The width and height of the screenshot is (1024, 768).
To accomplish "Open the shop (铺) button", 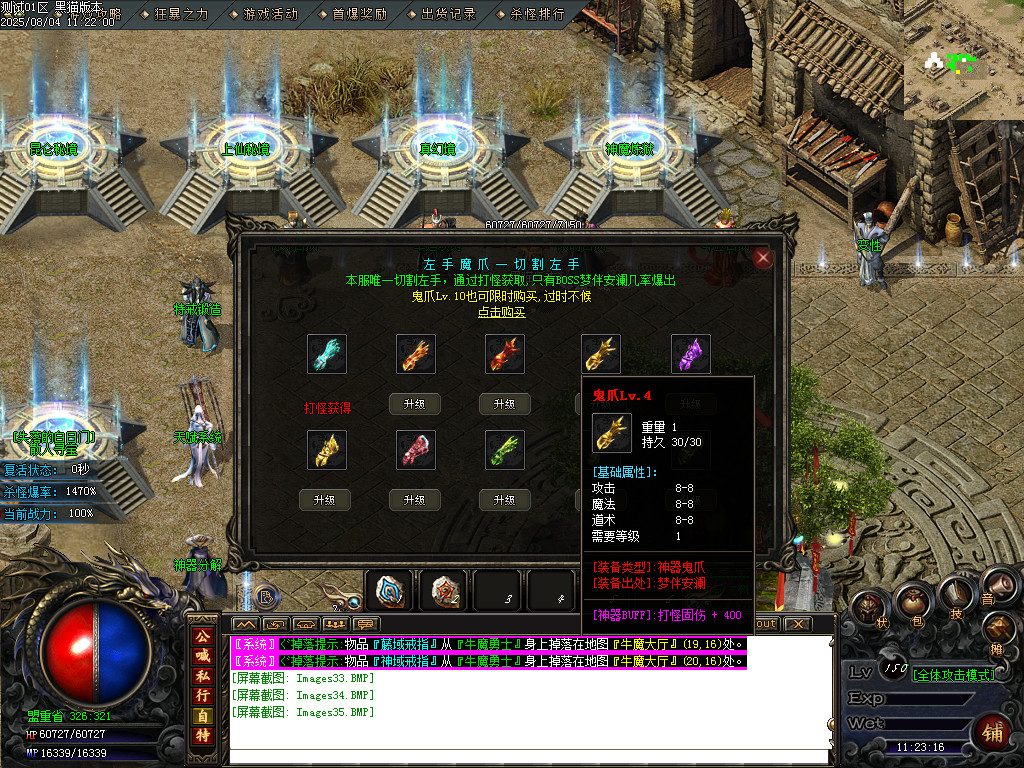I will 992,731.
